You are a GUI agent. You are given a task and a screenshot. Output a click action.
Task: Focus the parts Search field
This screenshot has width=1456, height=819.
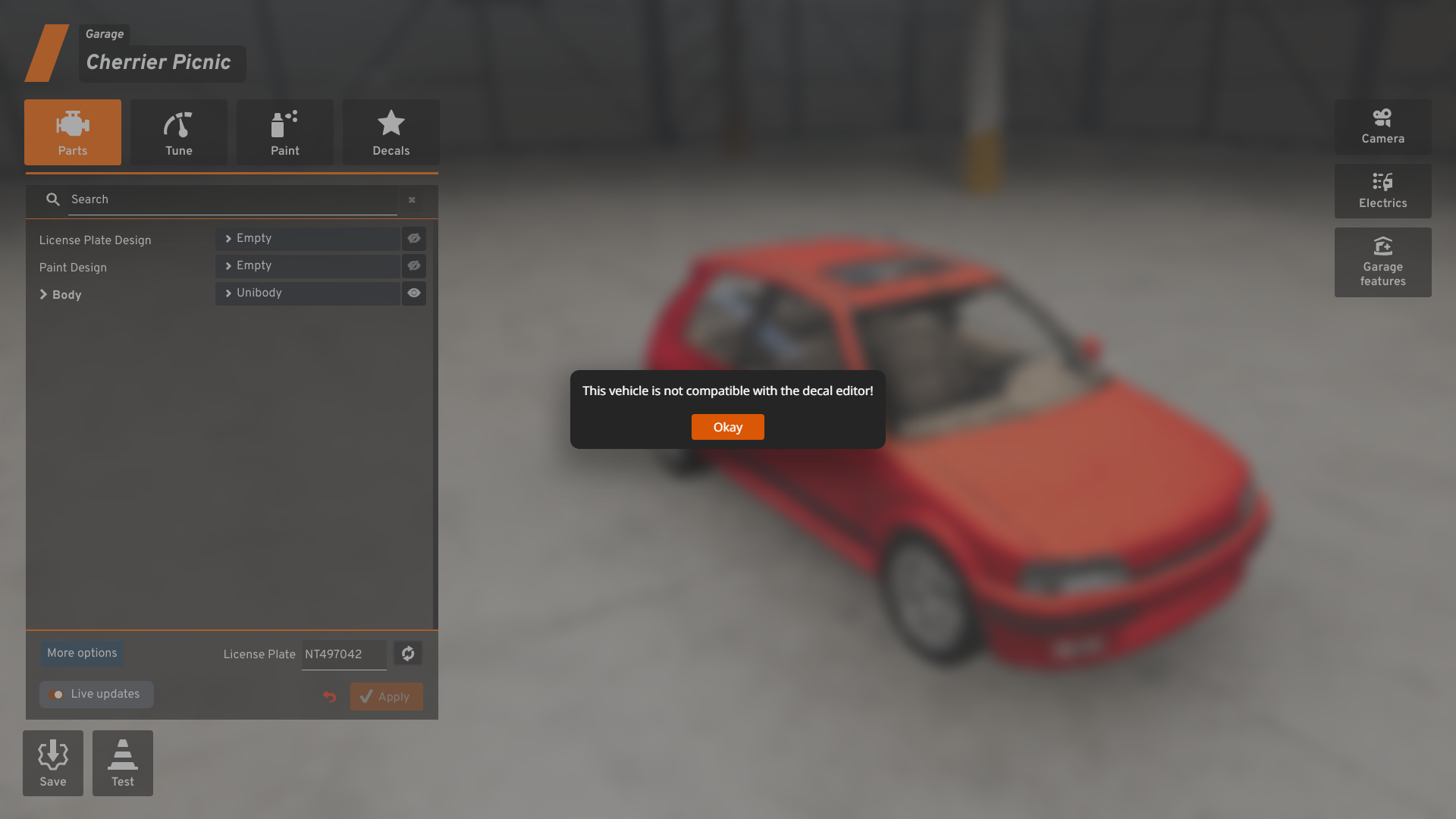coord(231,199)
